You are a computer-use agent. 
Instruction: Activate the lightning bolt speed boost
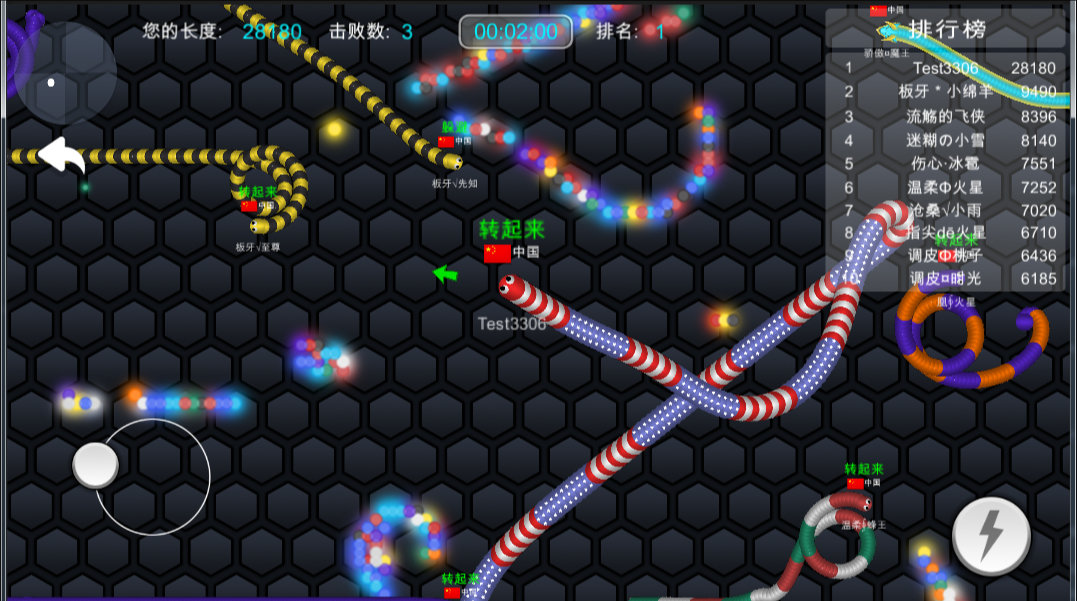[x=991, y=536]
